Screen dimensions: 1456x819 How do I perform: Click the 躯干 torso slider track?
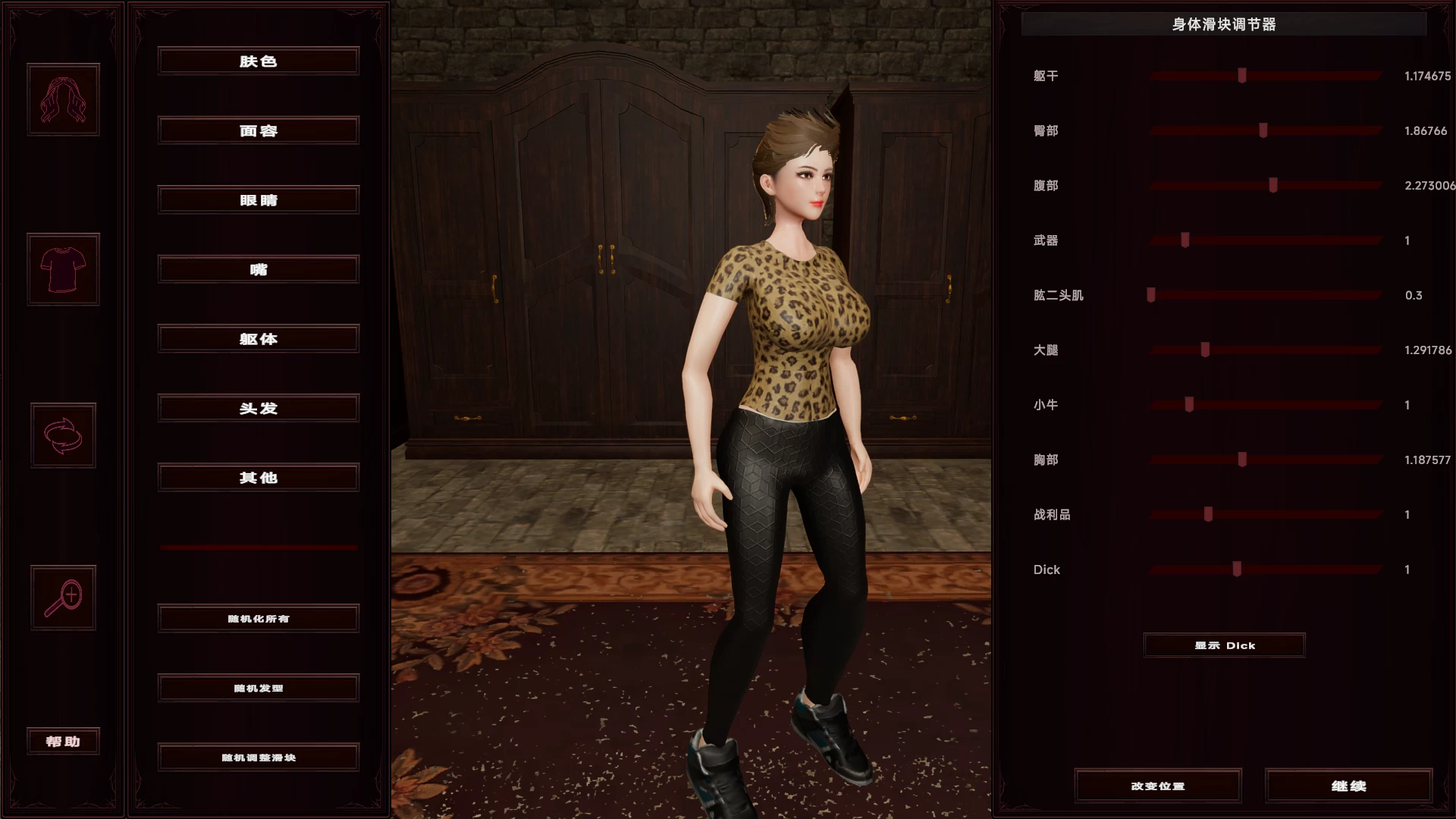point(1265,76)
